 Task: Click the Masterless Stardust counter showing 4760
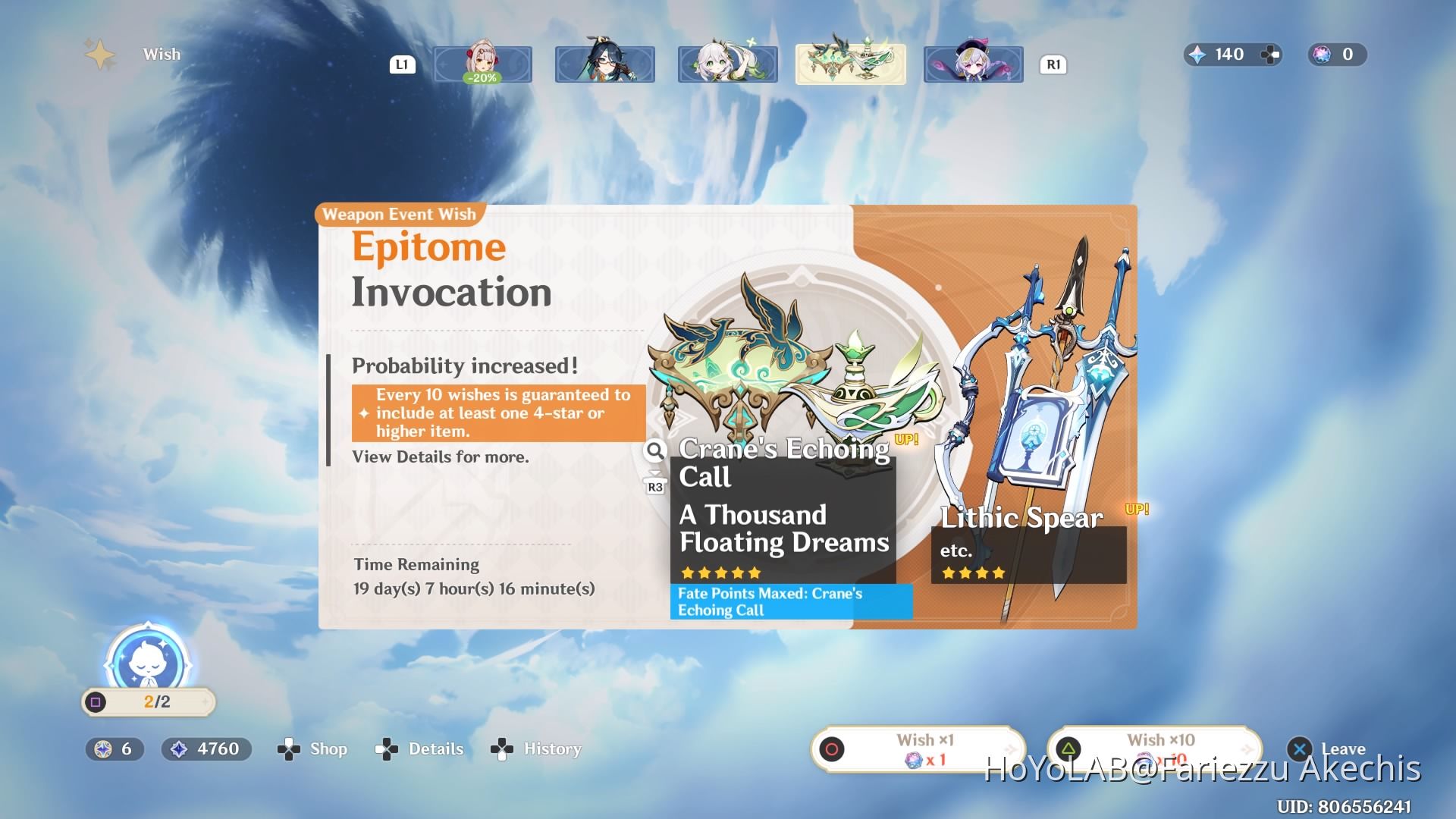[x=205, y=748]
